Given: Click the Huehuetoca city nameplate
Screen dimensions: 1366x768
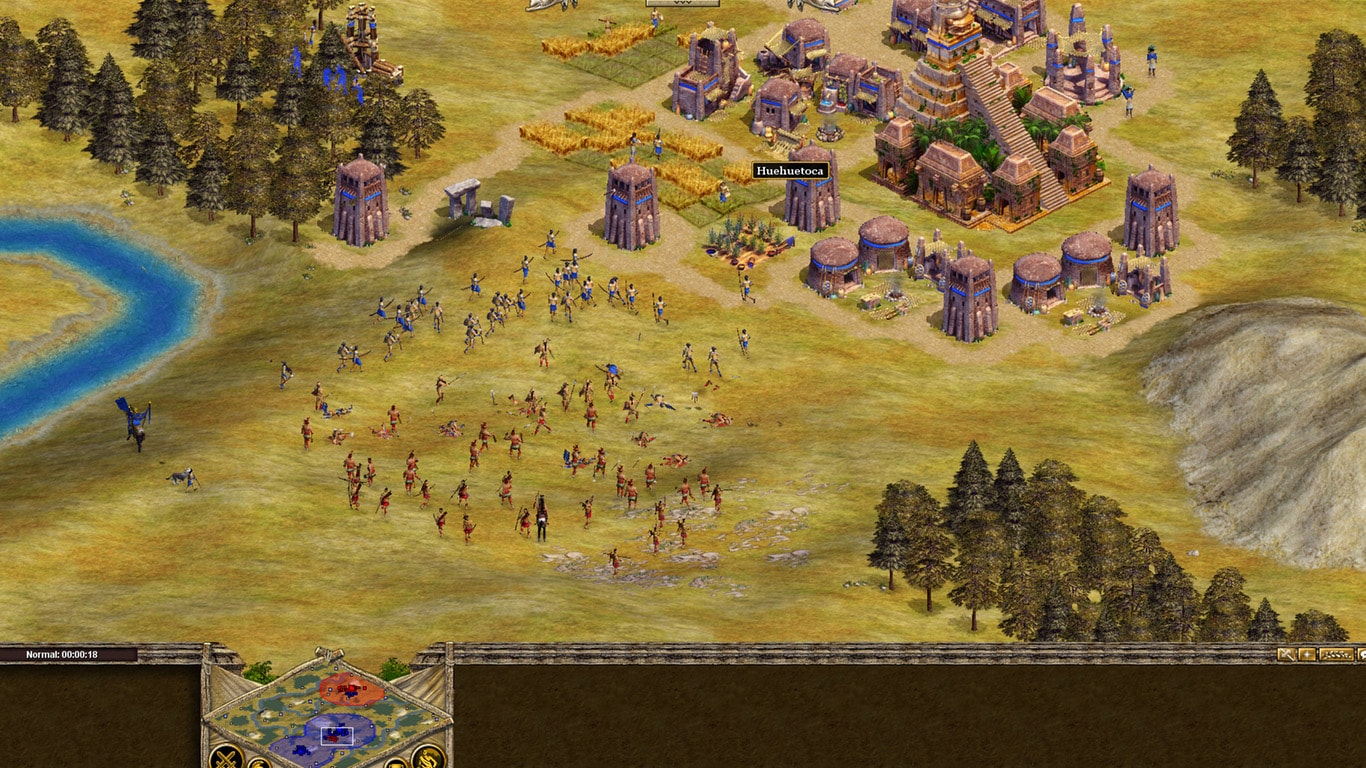Looking at the screenshot, I should (x=790, y=171).
